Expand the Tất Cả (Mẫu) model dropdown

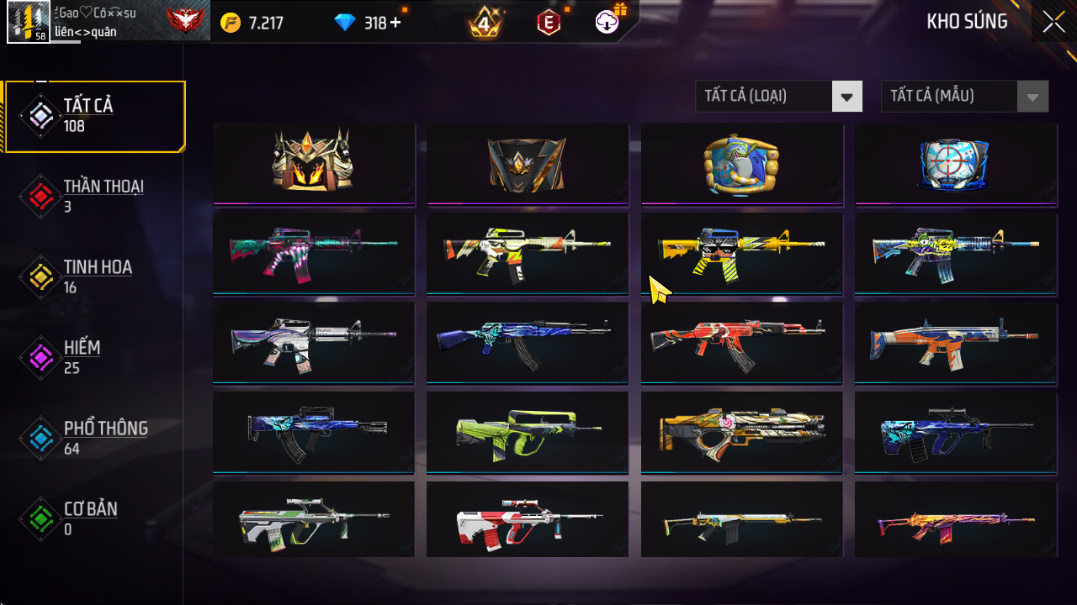coord(964,96)
